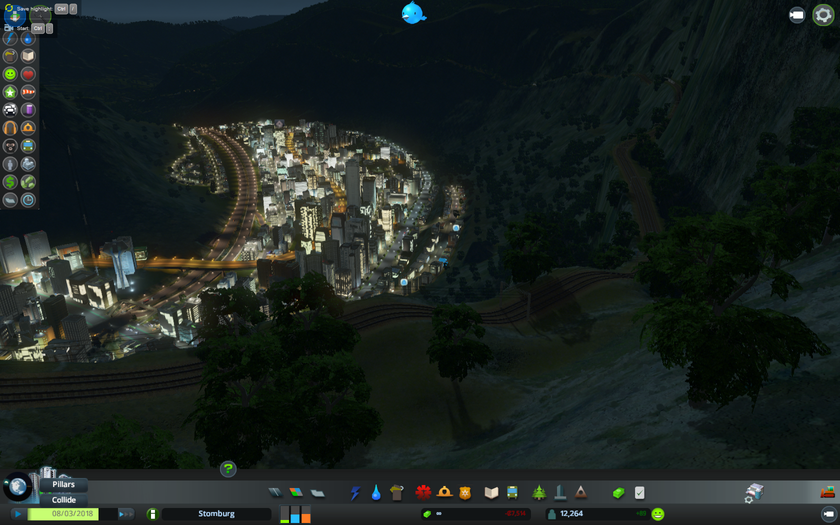Viewport: 840px width, 525px height.
Task: Toggle the free camera mode button
Action: point(797,15)
